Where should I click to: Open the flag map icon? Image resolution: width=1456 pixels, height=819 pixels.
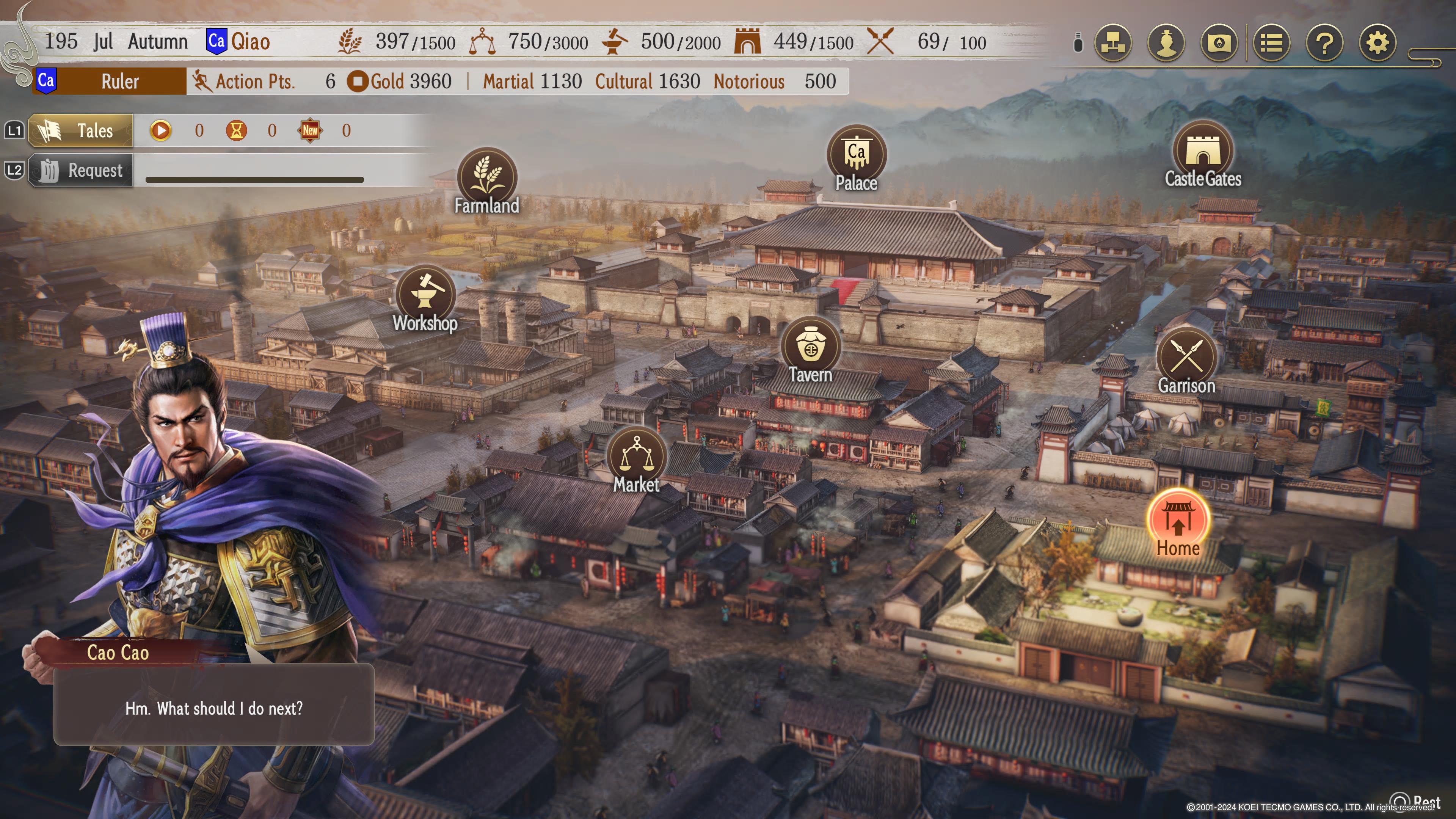click(1219, 42)
